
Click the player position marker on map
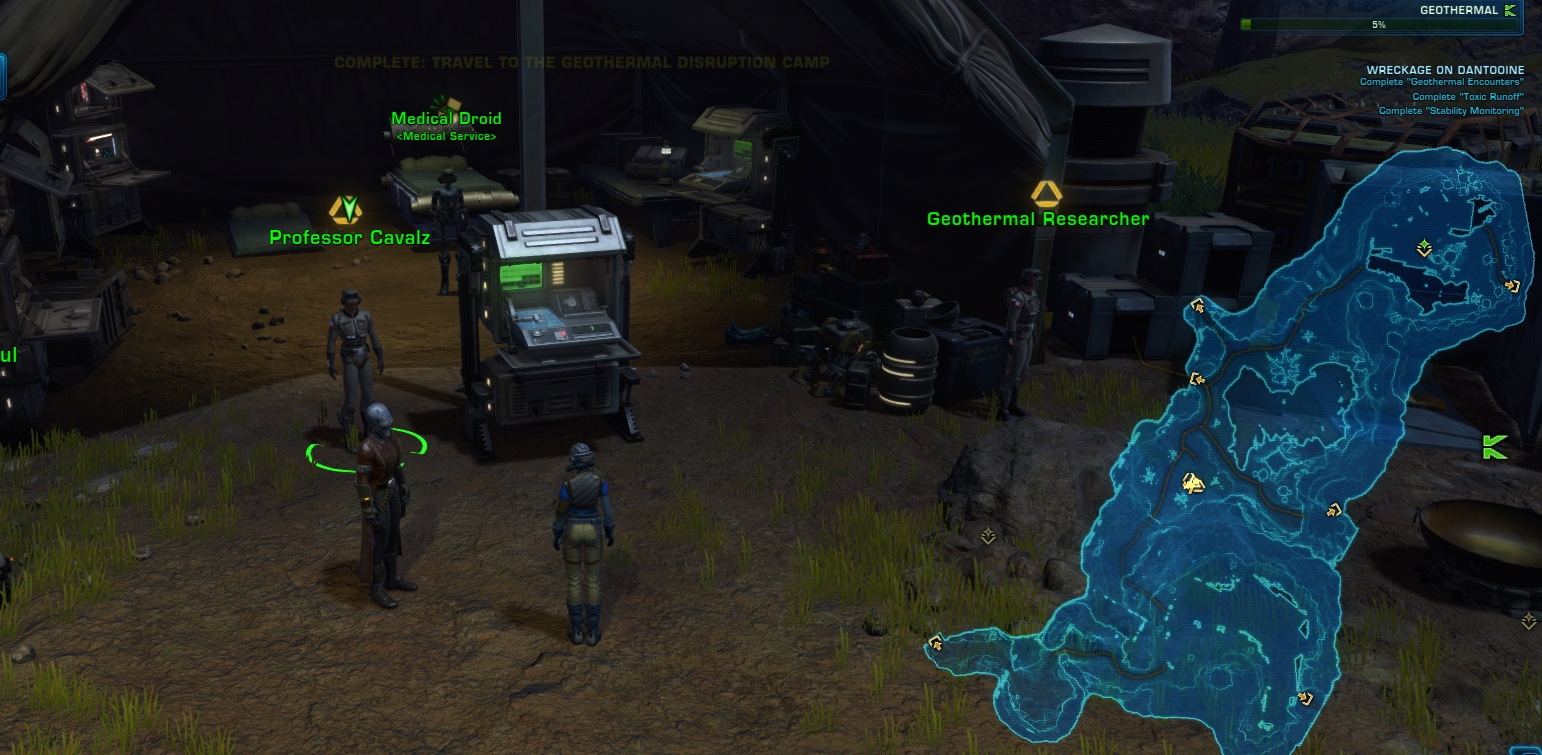tap(1191, 484)
